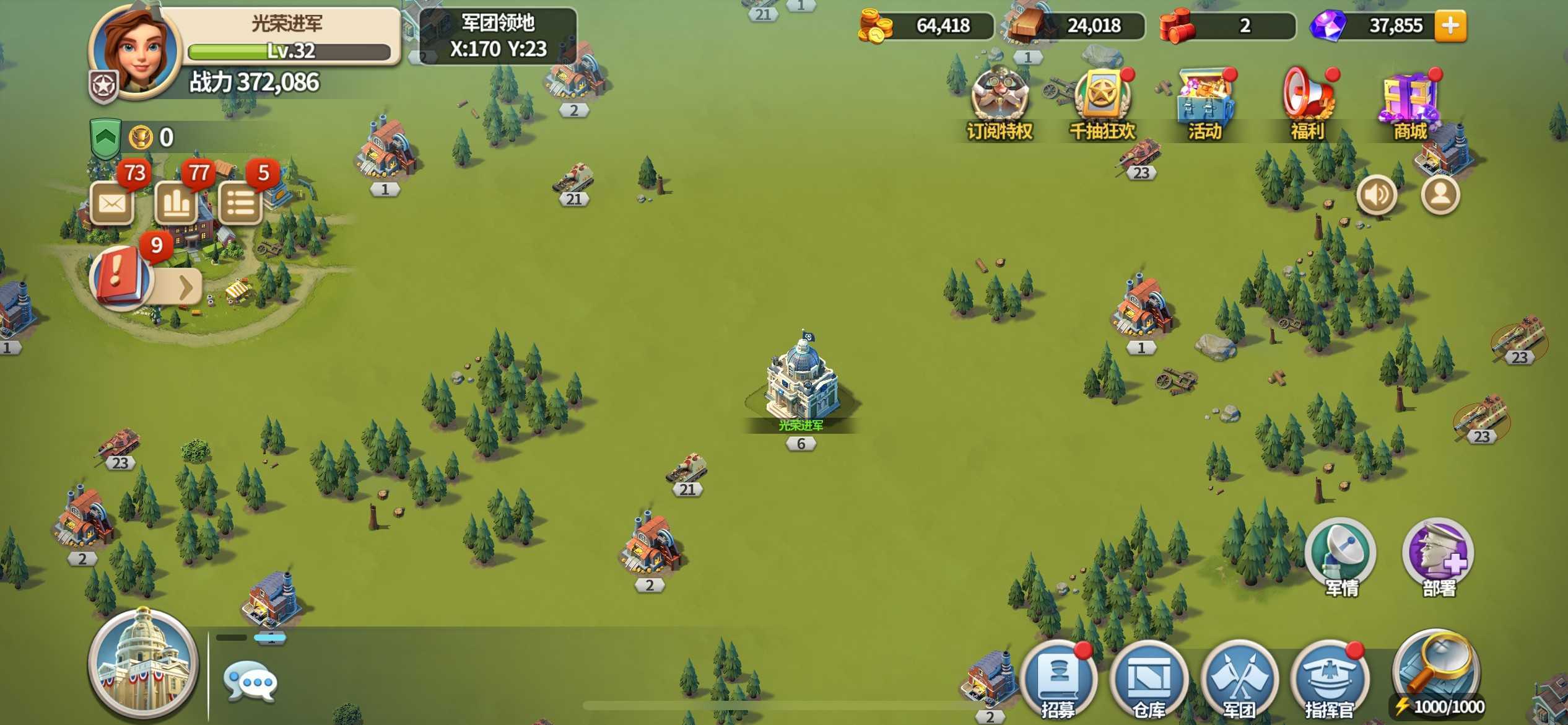Viewport: 1568px width, 725px height.
Task: Open 订阅特权 subscription privileges
Action: 1000,102
